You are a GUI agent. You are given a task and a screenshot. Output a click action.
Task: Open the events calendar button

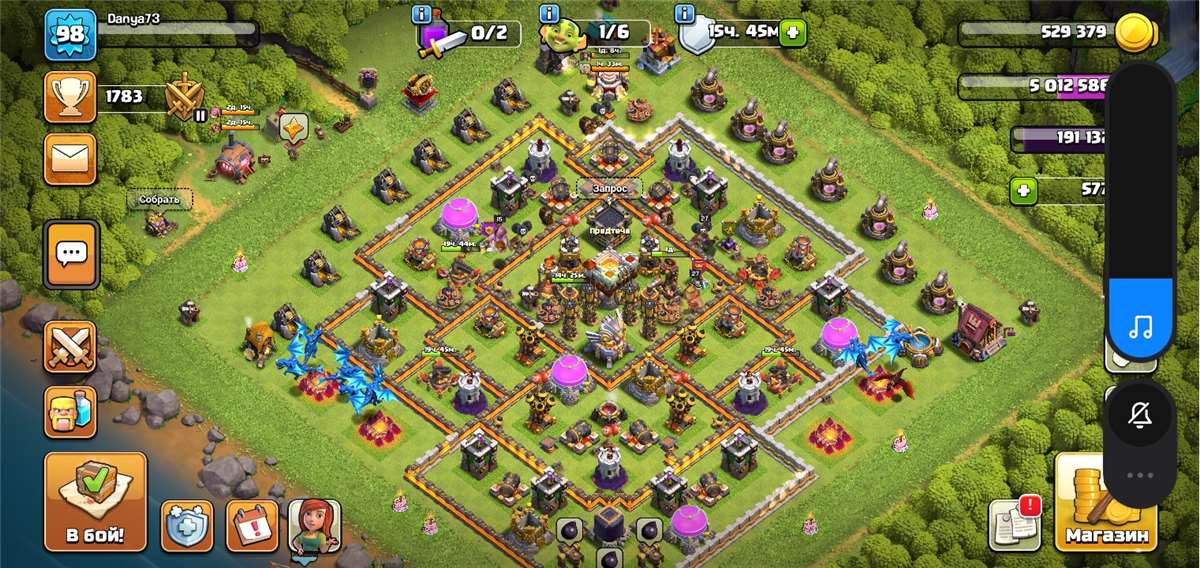click(x=252, y=525)
